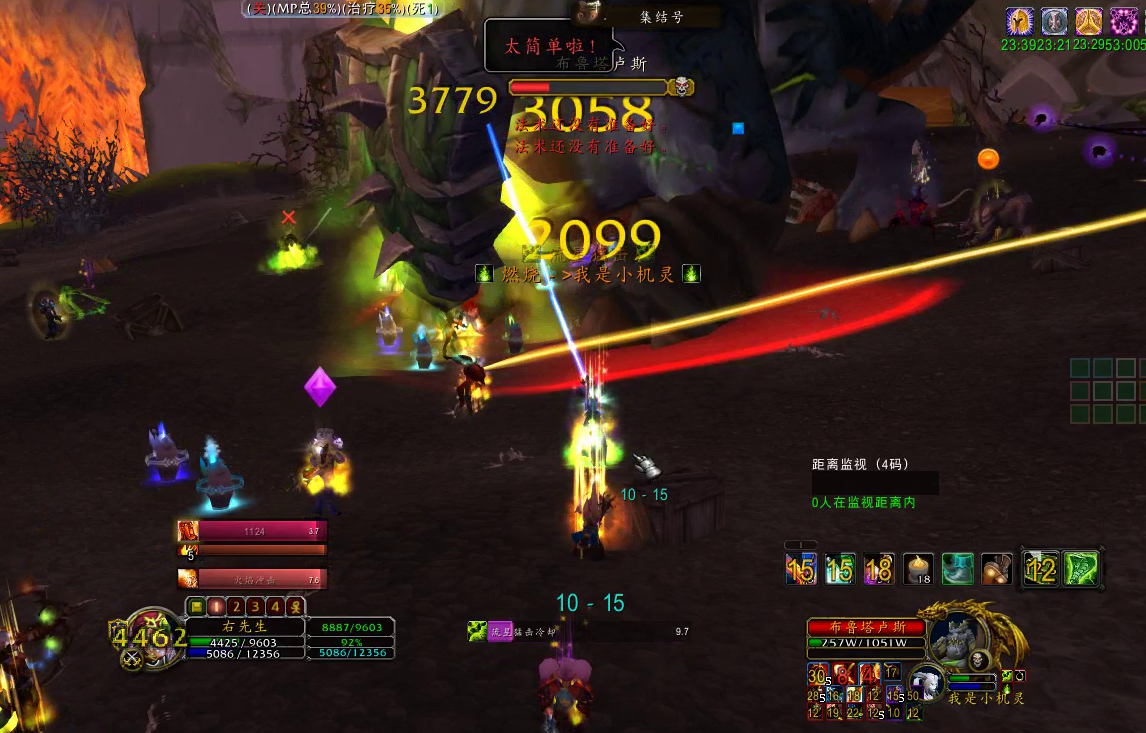
Task: Select the praying hands buff icon
Action: (1088, 21)
